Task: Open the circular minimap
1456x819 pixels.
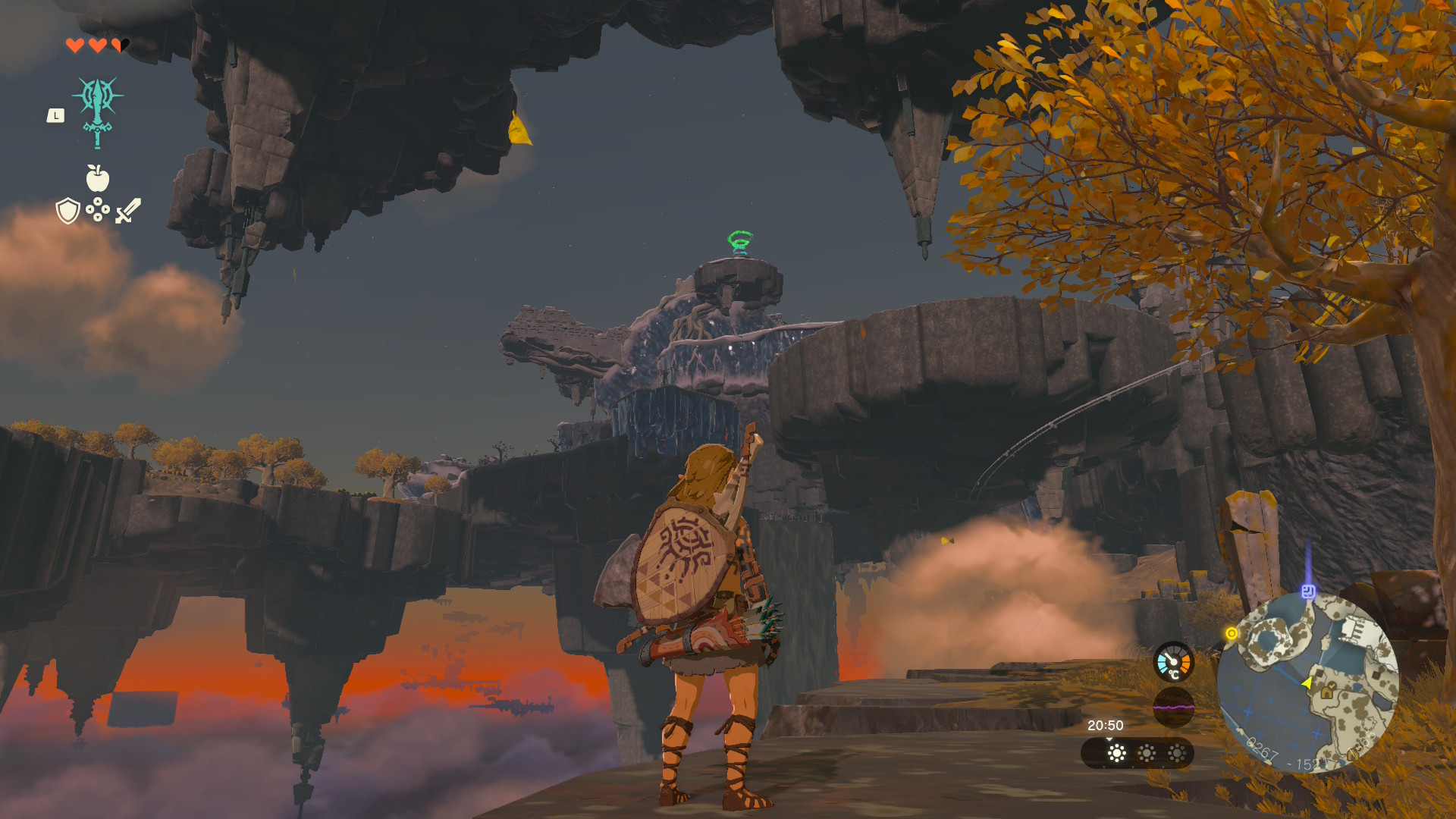Action: point(1307,682)
